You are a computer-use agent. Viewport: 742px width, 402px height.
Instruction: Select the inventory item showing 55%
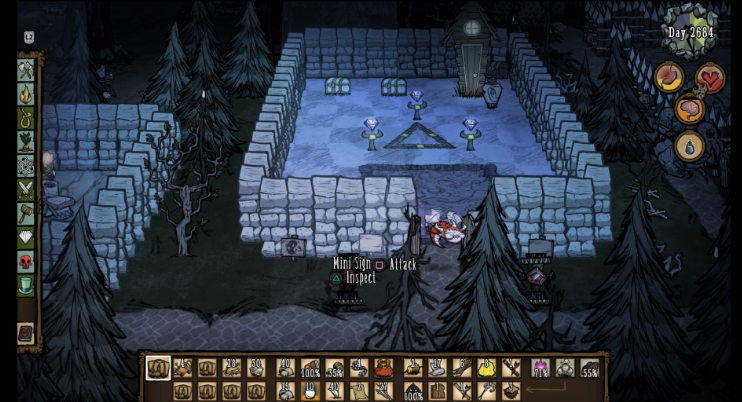(590, 369)
